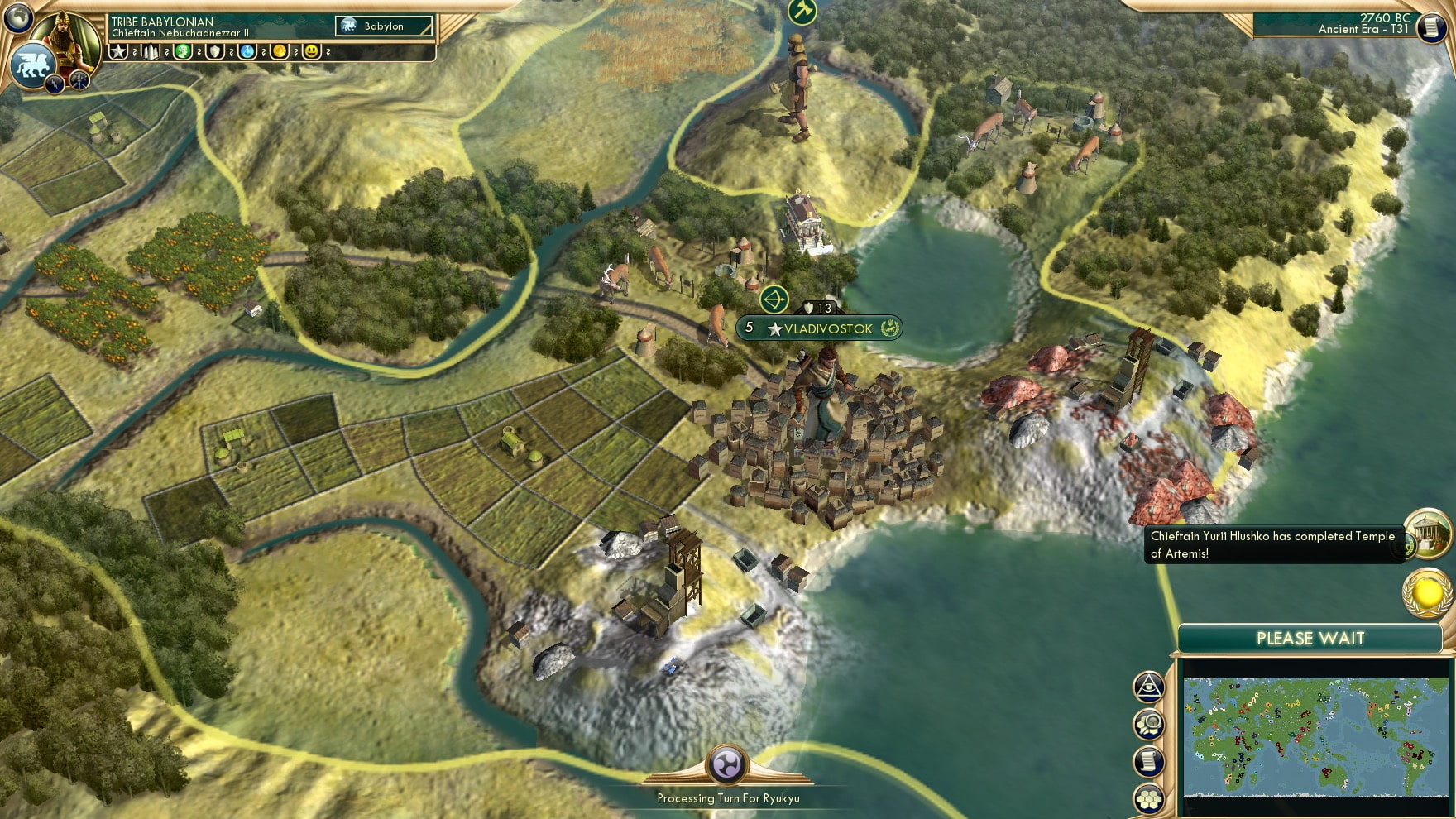Toggle the hex grid overlay icon

click(1149, 797)
